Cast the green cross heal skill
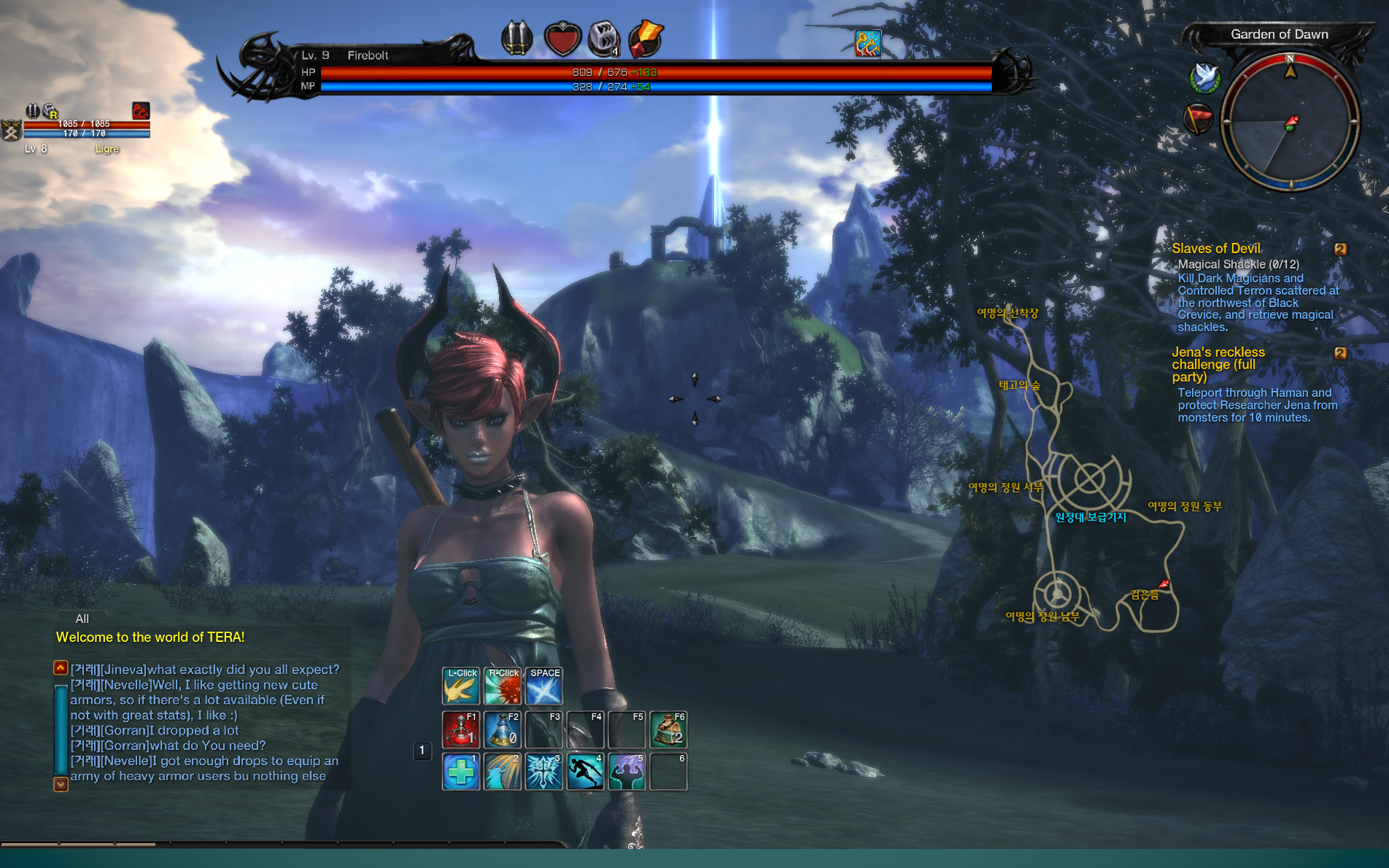Image resolution: width=1389 pixels, height=868 pixels. pos(460,772)
